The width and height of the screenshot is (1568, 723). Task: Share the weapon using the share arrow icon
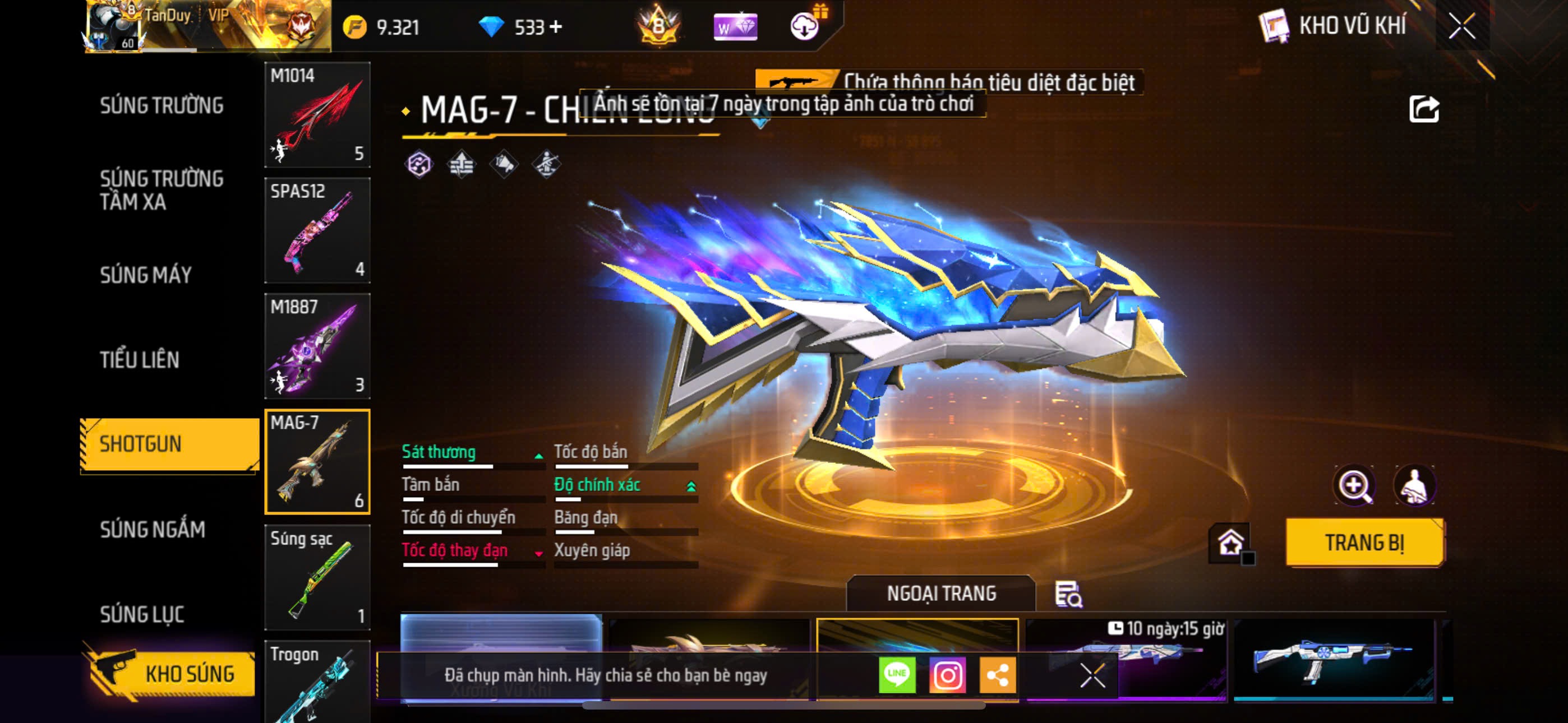[1424, 109]
